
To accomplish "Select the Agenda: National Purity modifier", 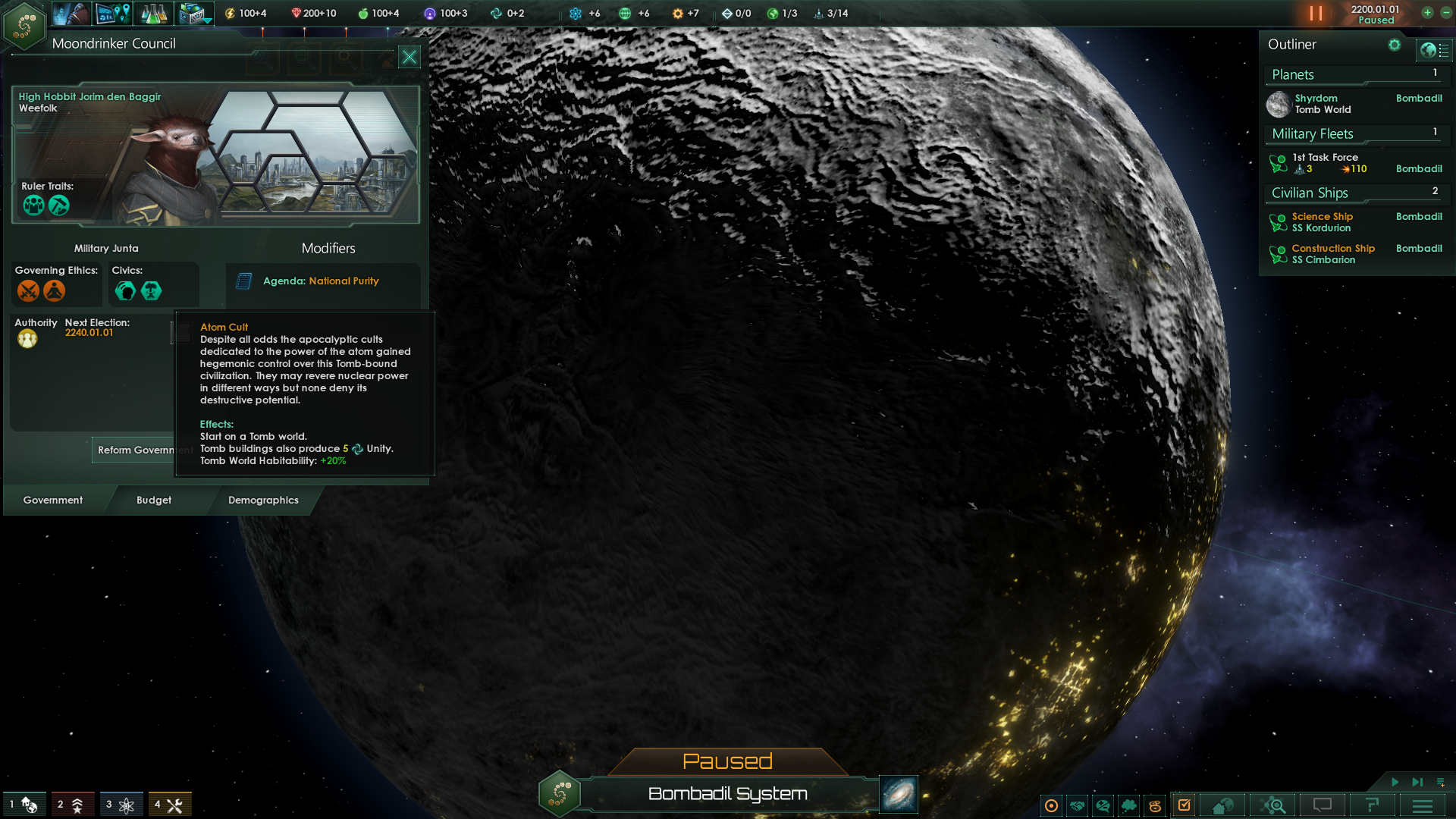I will coord(321,281).
